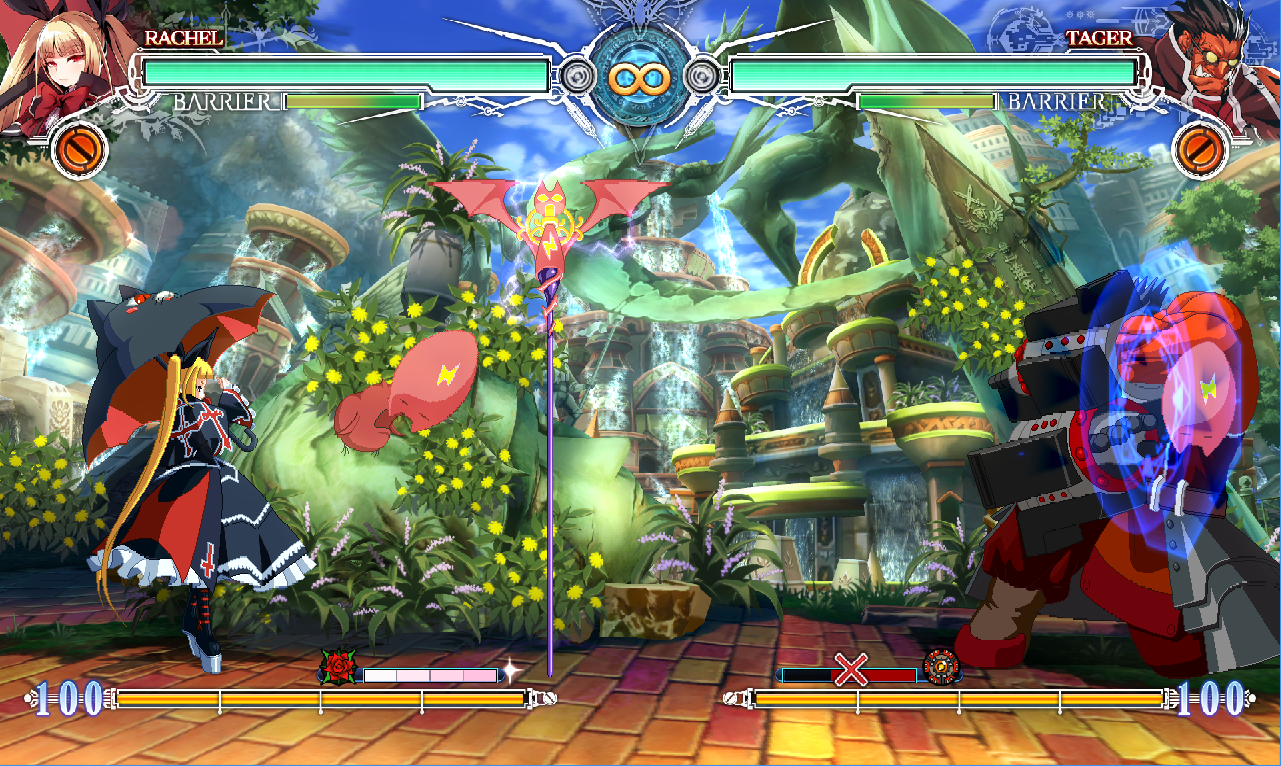Image resolution: width=1281 pixels, height=766 pixels.
Task: Select Tager's orange burst icon
Action: point(1198,149)
